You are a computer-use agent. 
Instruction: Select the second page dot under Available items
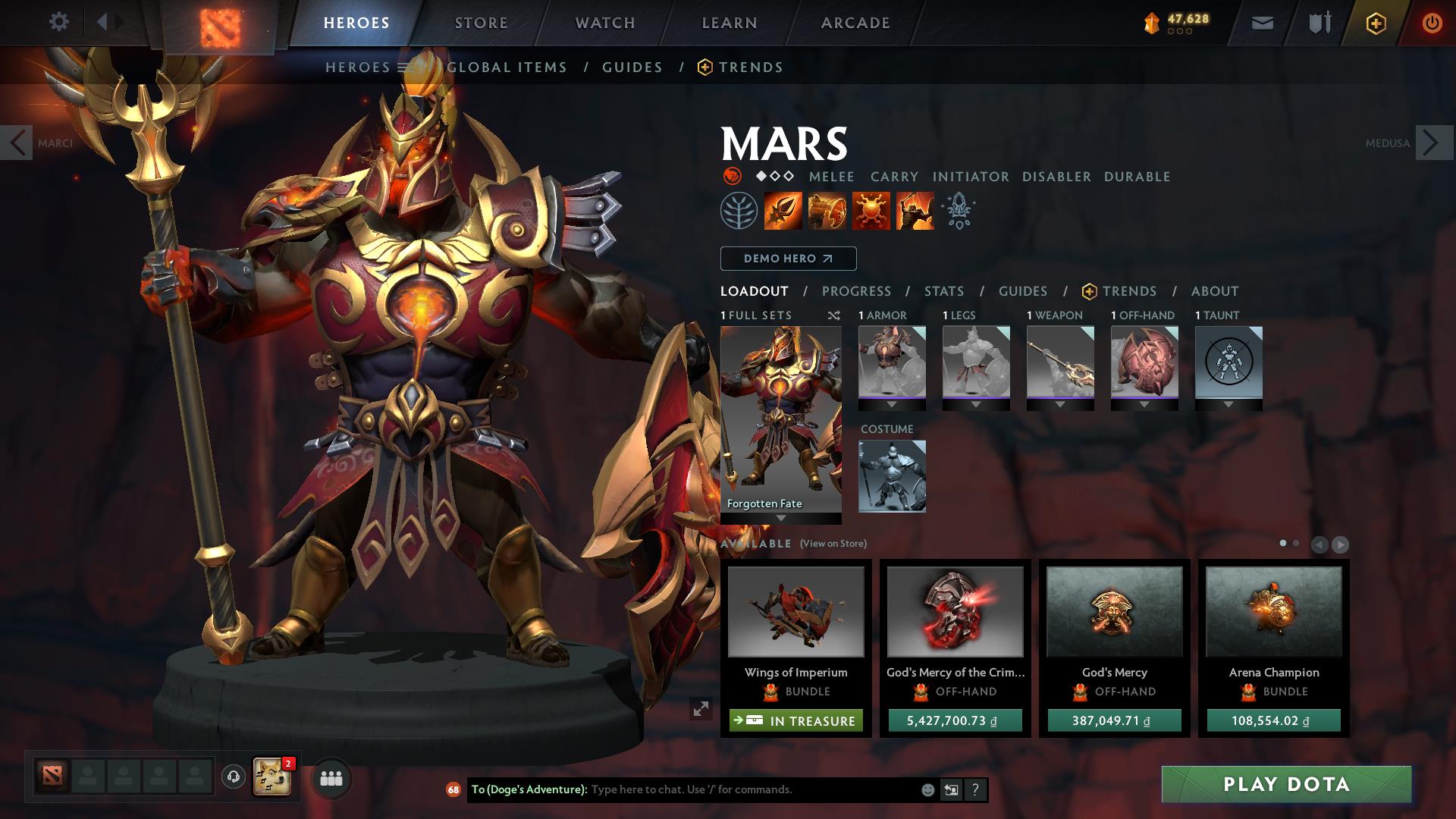pyautogui.click(x=1296, y=543)
